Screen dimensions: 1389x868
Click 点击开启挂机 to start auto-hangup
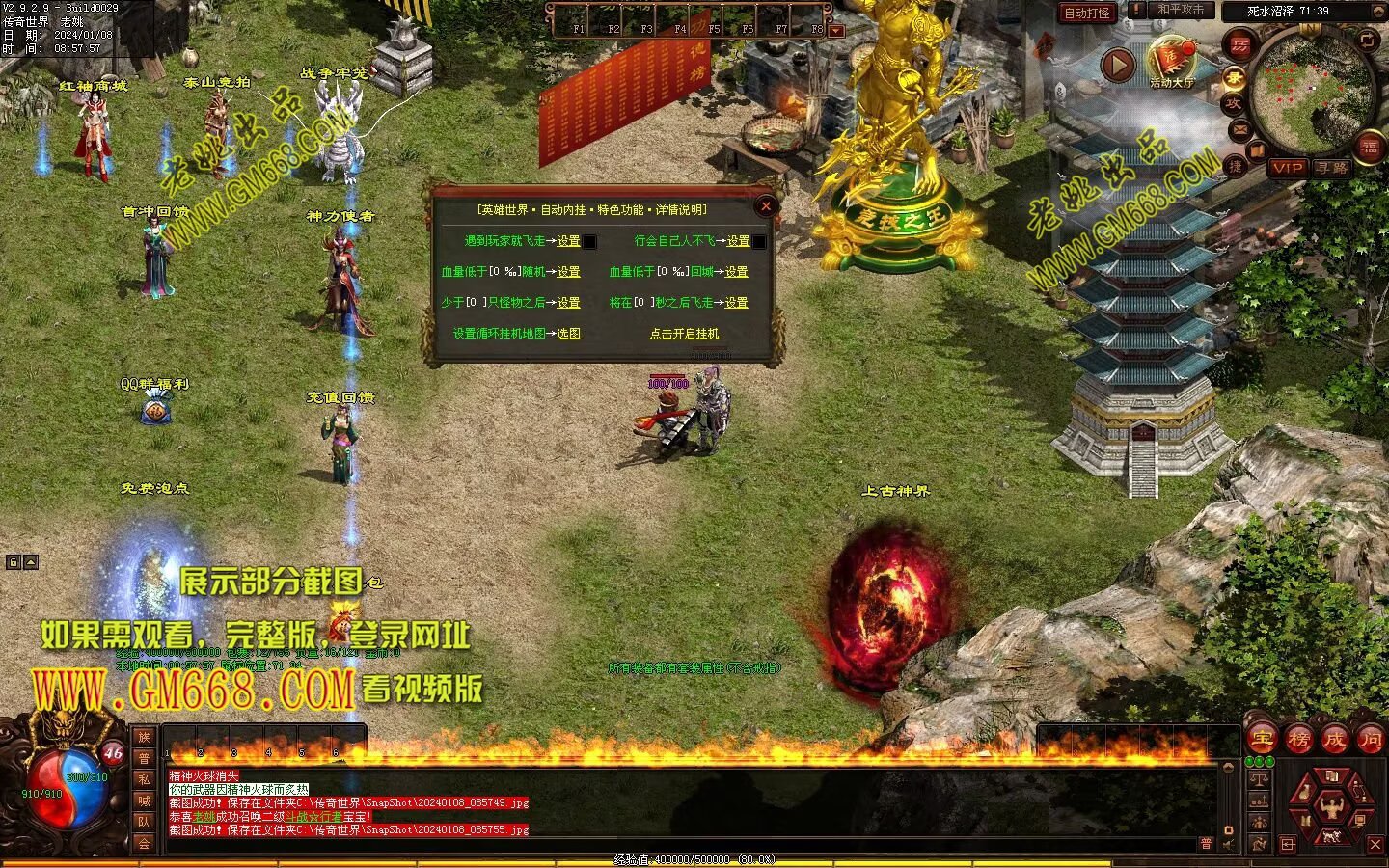(x=684, y=334)
